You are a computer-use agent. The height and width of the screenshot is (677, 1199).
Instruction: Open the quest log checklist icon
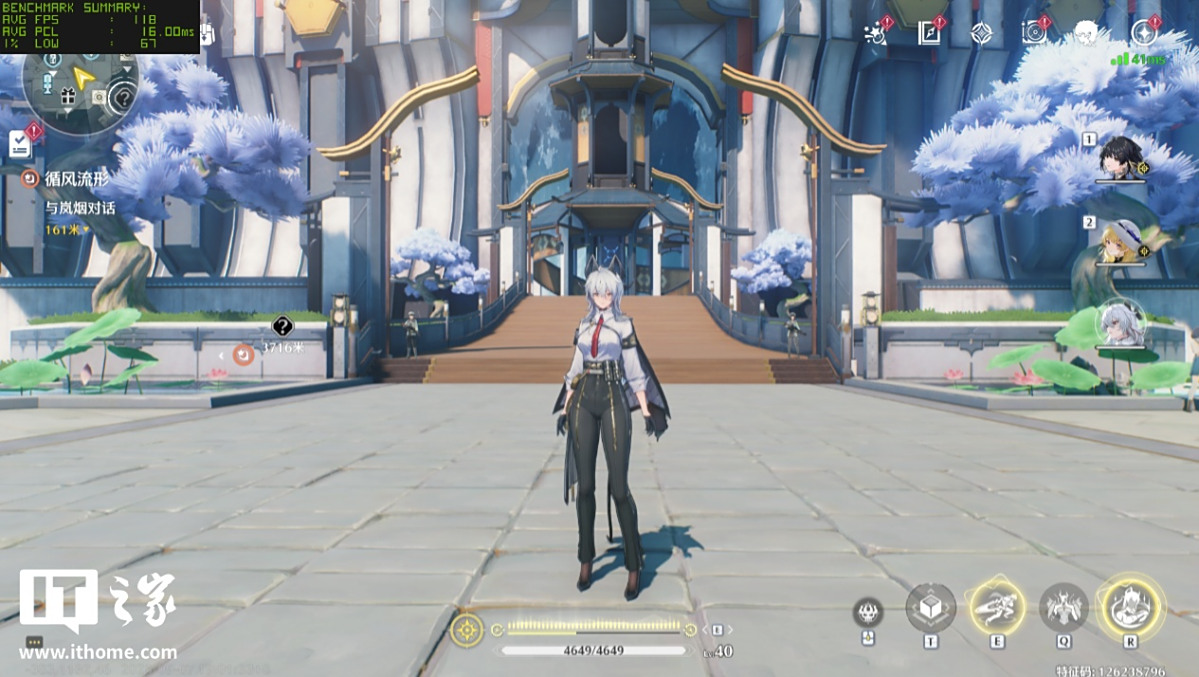pyautogui.click(x=20, y=144)
